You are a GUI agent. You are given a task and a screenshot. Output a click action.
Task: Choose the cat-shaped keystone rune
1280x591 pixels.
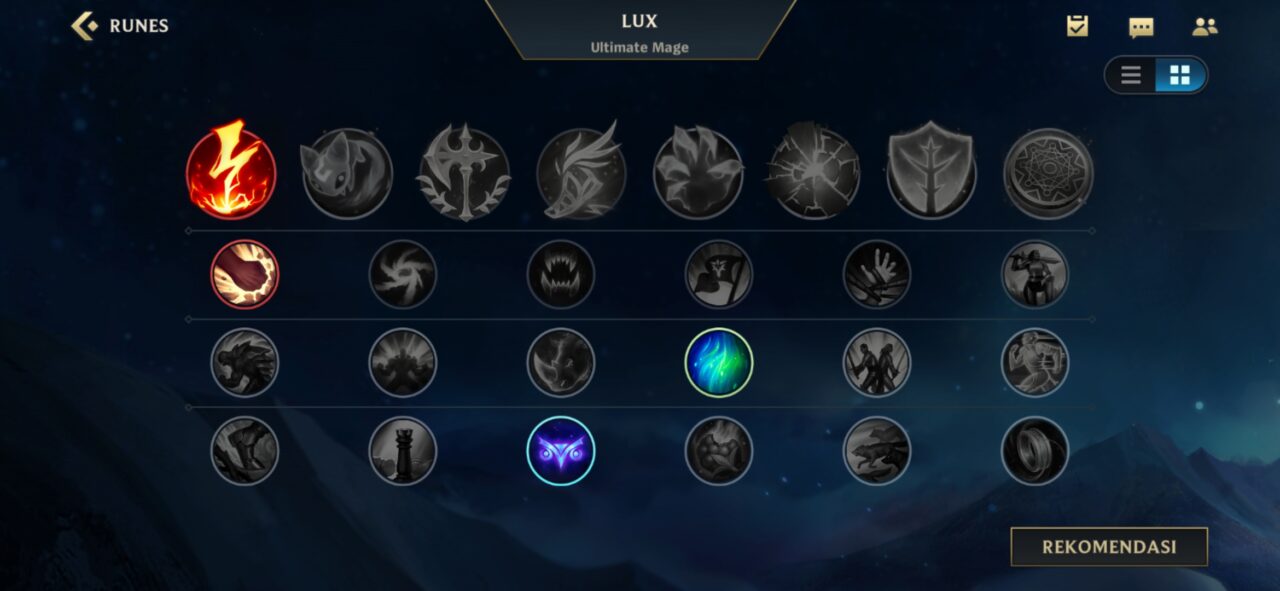[347, 173]
